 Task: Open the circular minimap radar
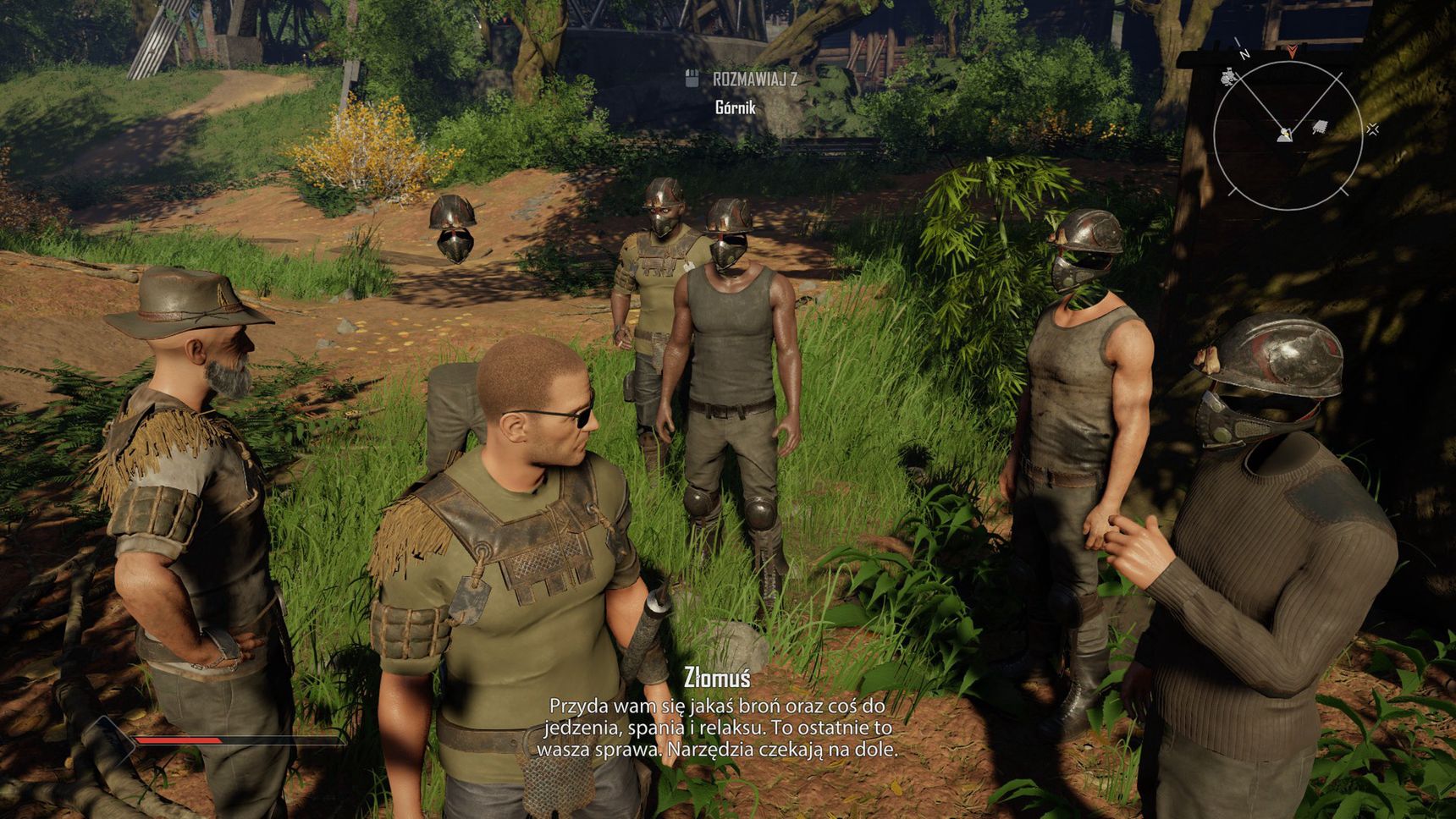click(x=1287, y=135)
